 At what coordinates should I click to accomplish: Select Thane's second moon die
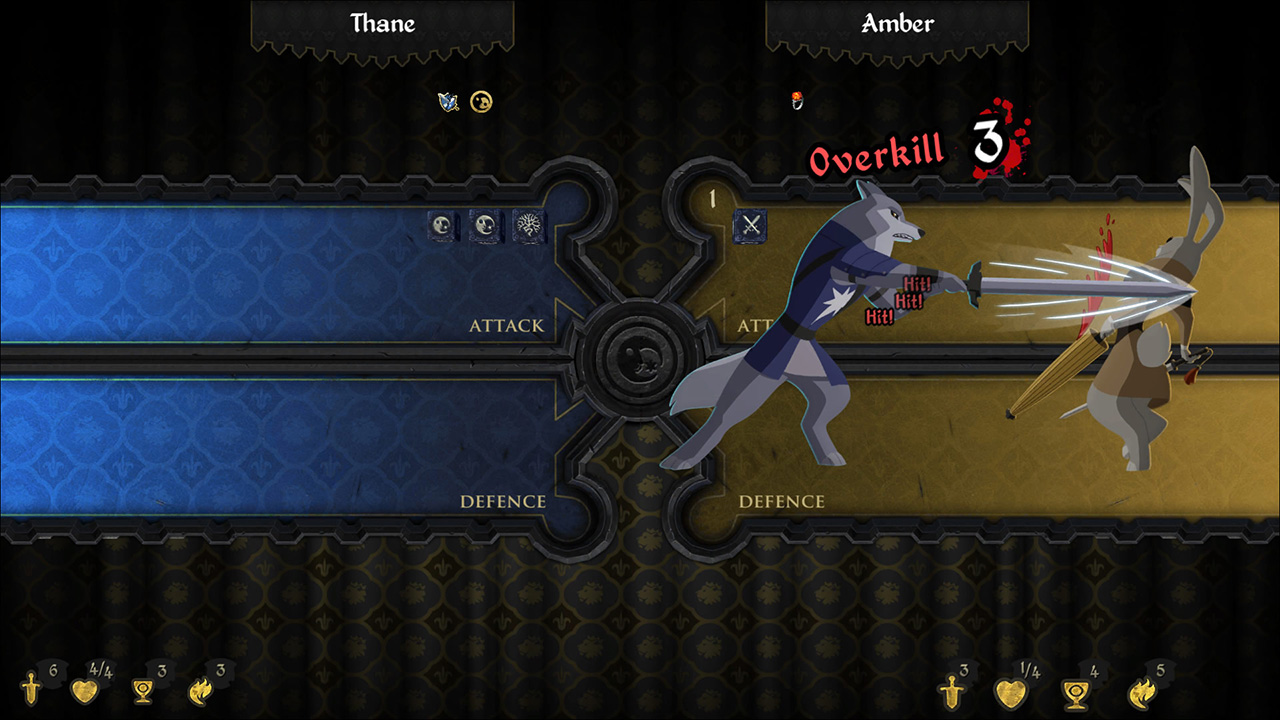point(483,227)
